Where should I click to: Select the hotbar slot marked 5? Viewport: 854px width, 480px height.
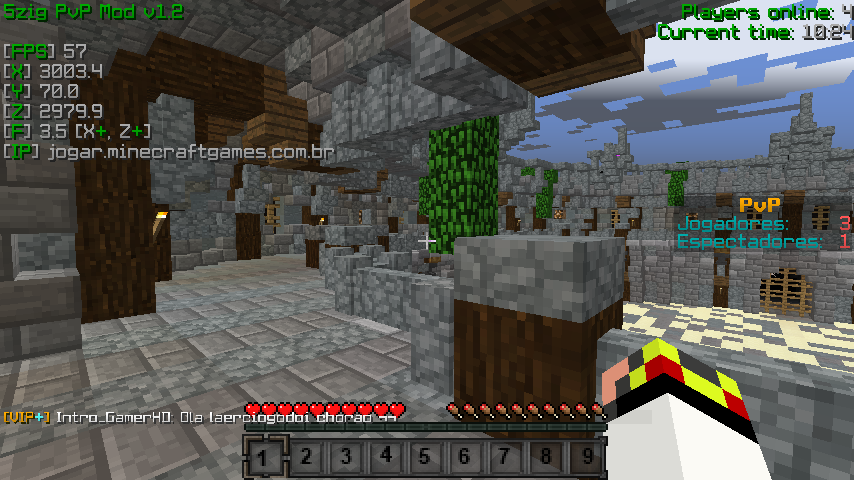coord(425,459)
